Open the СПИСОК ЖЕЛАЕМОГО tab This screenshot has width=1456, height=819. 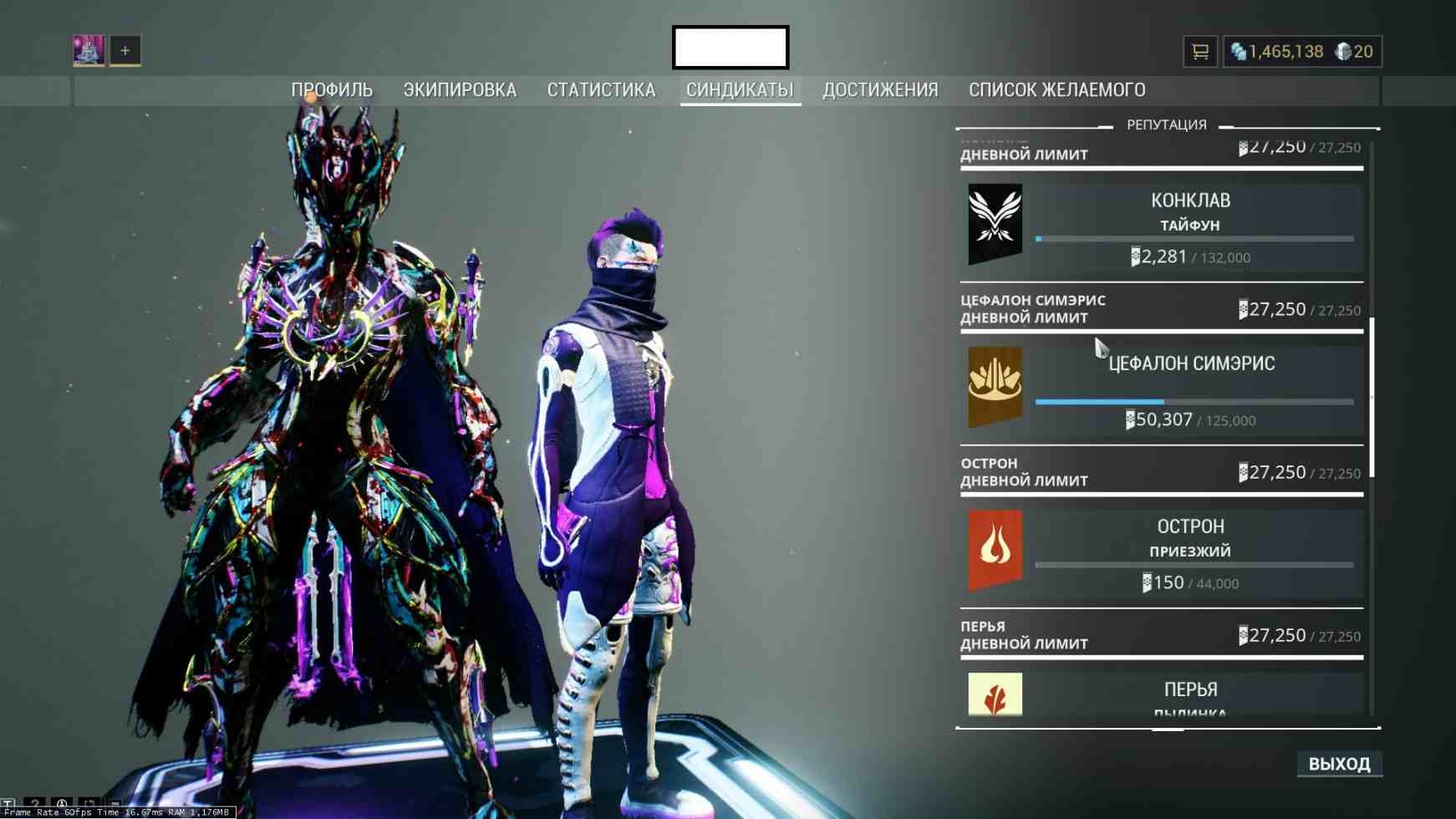[x=1056, y=90]
